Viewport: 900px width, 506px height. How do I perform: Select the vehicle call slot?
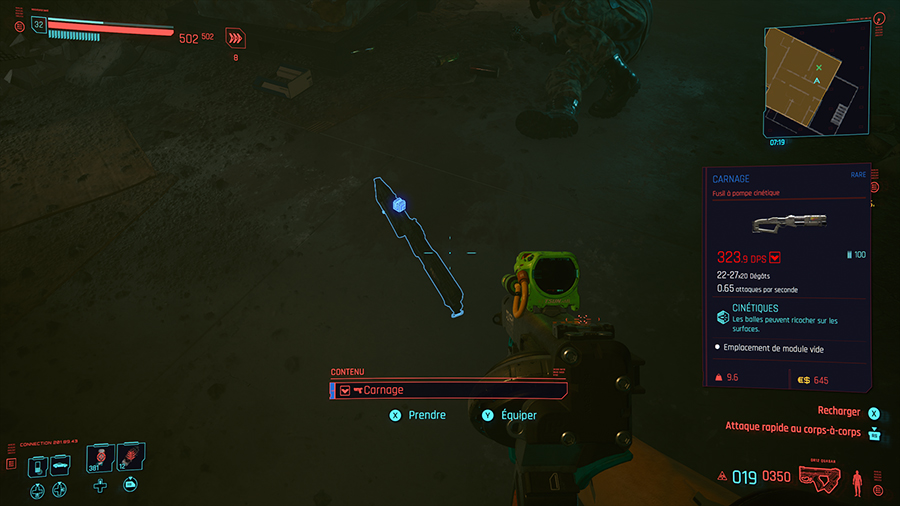(x=60, y=465)
